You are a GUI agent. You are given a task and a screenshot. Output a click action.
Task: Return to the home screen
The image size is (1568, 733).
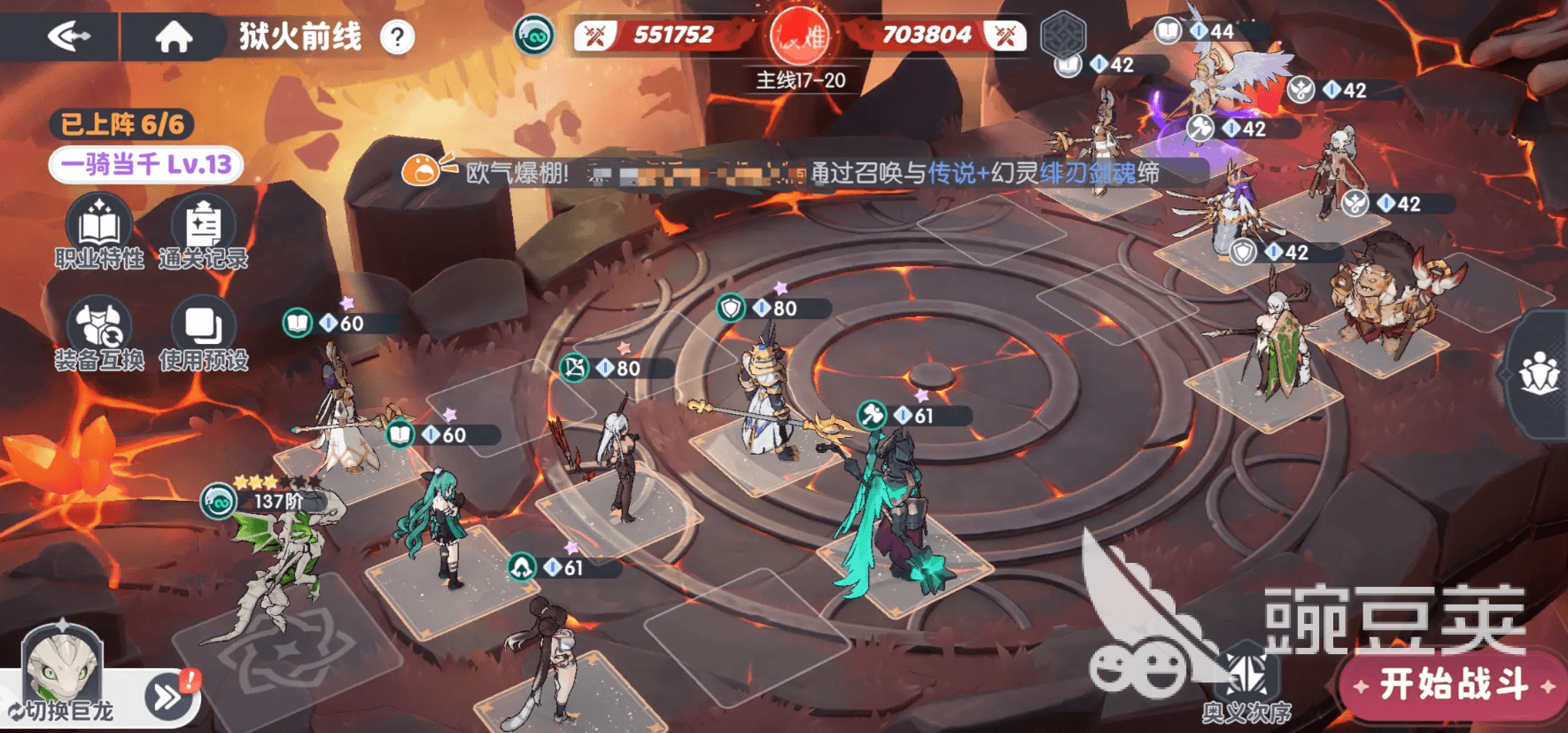[x=174, y=36]
